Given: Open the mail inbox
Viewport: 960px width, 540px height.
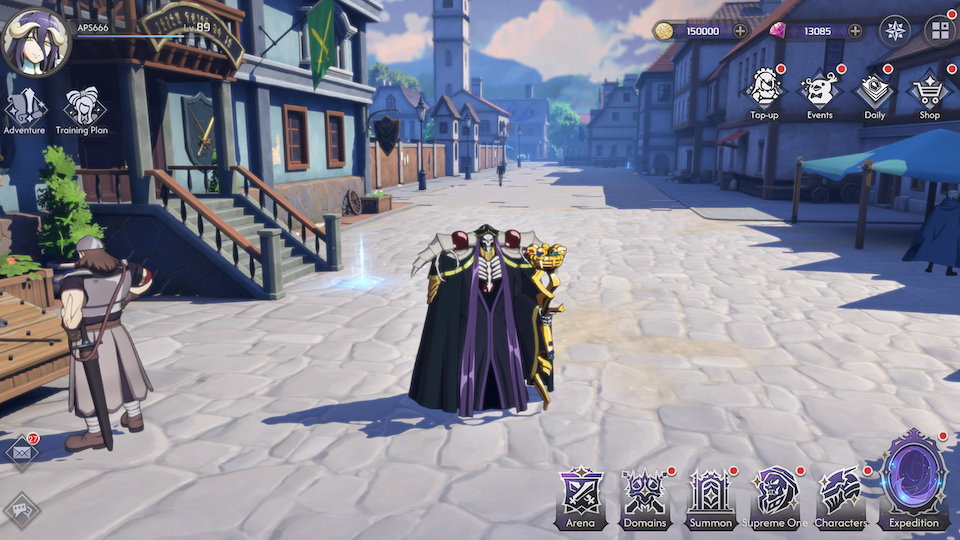Looking at the screenshot, I should click(x=20, y=452).
